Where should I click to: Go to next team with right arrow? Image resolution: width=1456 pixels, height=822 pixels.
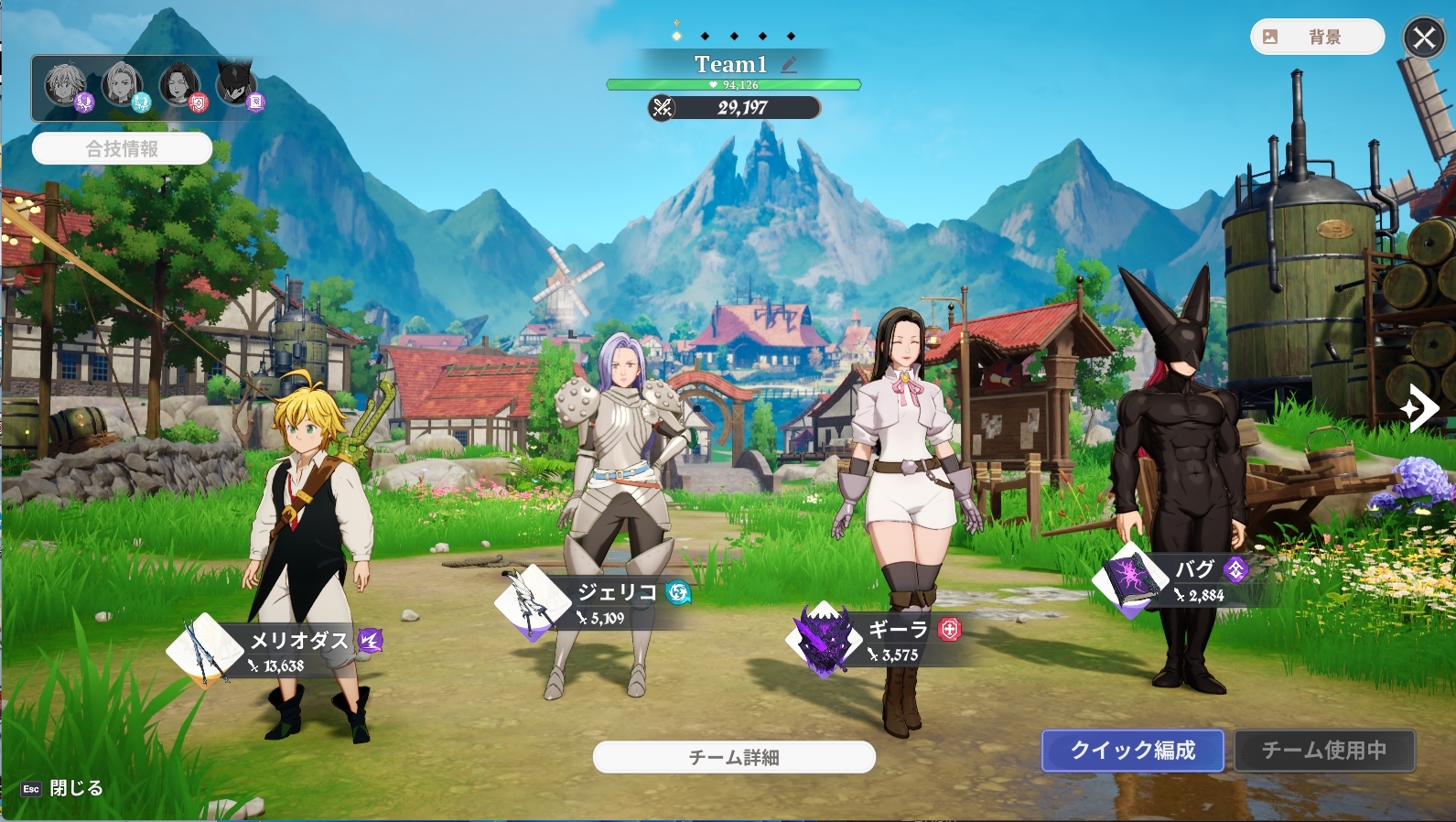pos(1418,407)
